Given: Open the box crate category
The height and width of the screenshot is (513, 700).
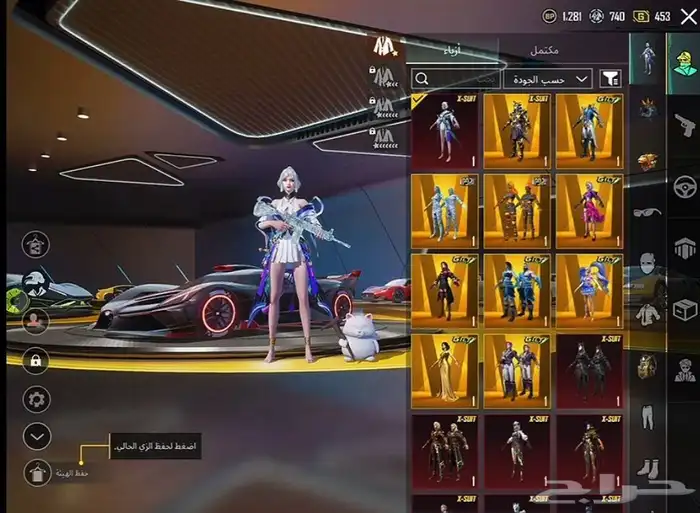Looking at the screenshot, I should (x=685, y=312).
